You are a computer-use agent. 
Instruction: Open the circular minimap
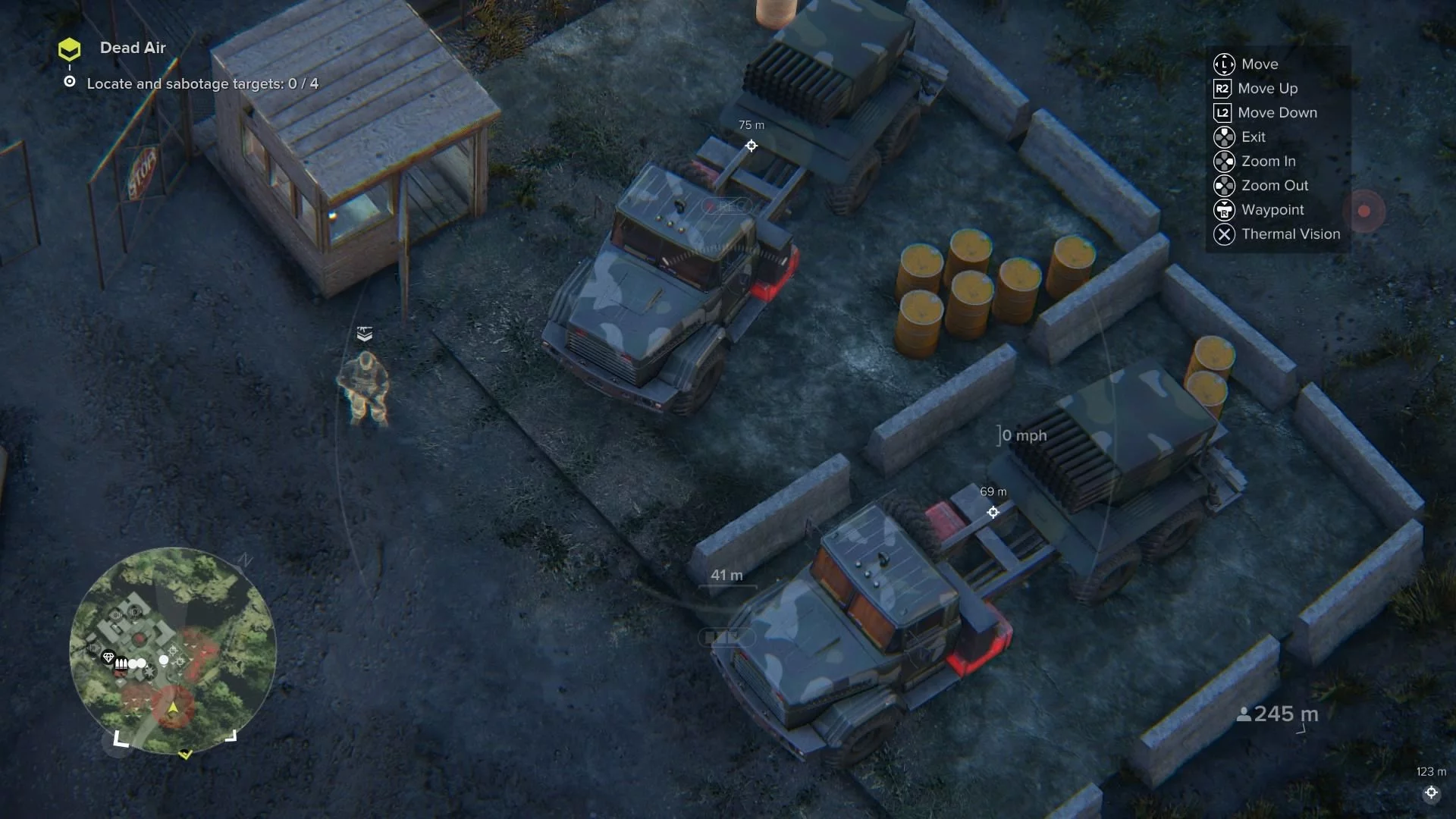pyautogui.click(x=173, y=650)
